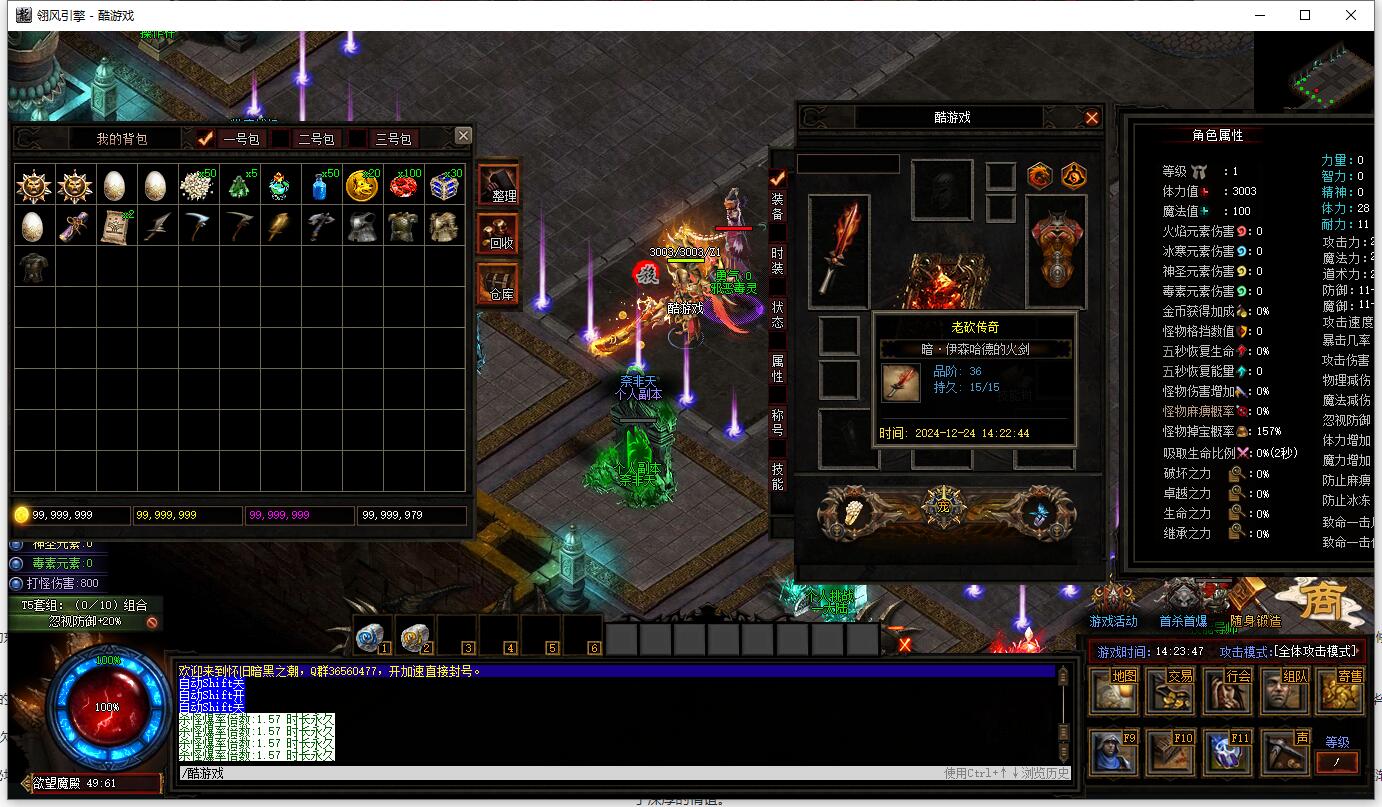Switch to the 时装 costume tab

(x=777, y=262)
